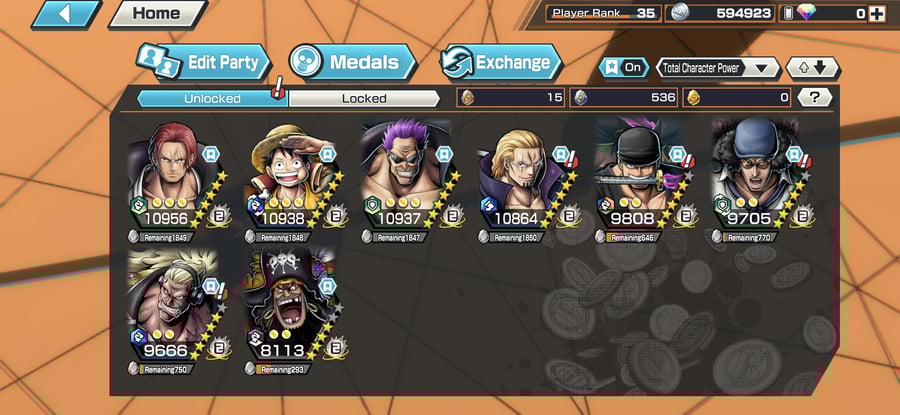Toggle the favorites On filter
Viewport: 900px width, 415px height.
[x=622, y=68]
